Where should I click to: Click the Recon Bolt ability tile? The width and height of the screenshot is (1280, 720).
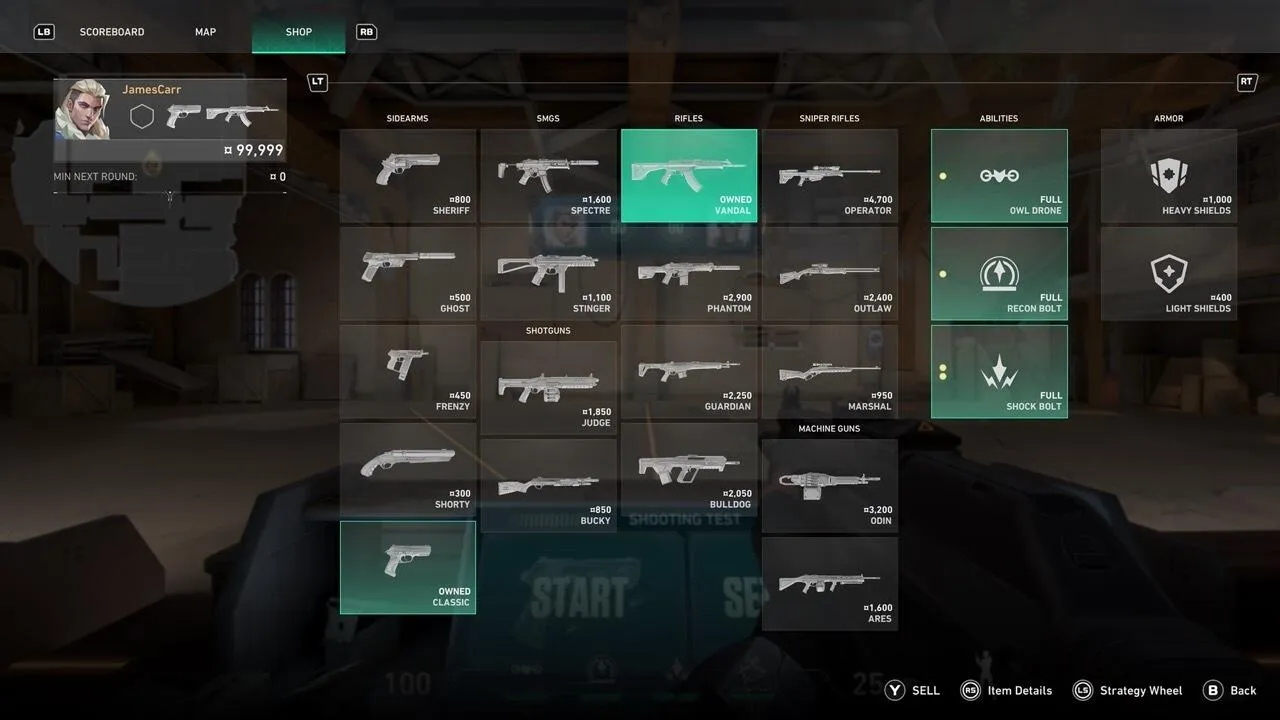[999, 273]
